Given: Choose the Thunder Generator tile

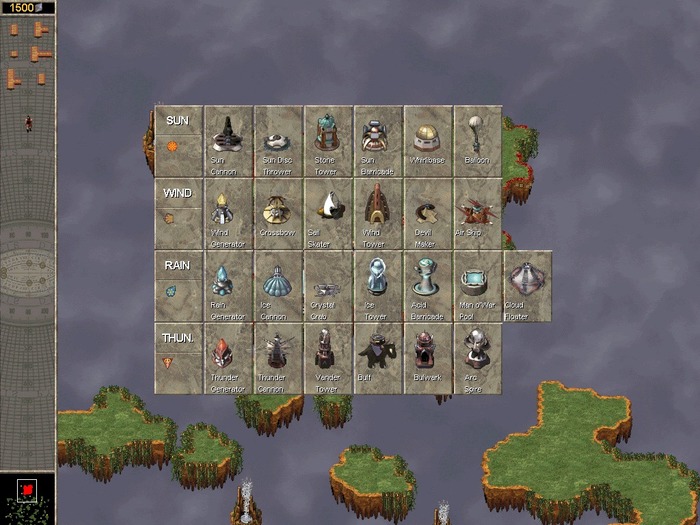Looking at the screenshot, I should (x=228, y=357).
